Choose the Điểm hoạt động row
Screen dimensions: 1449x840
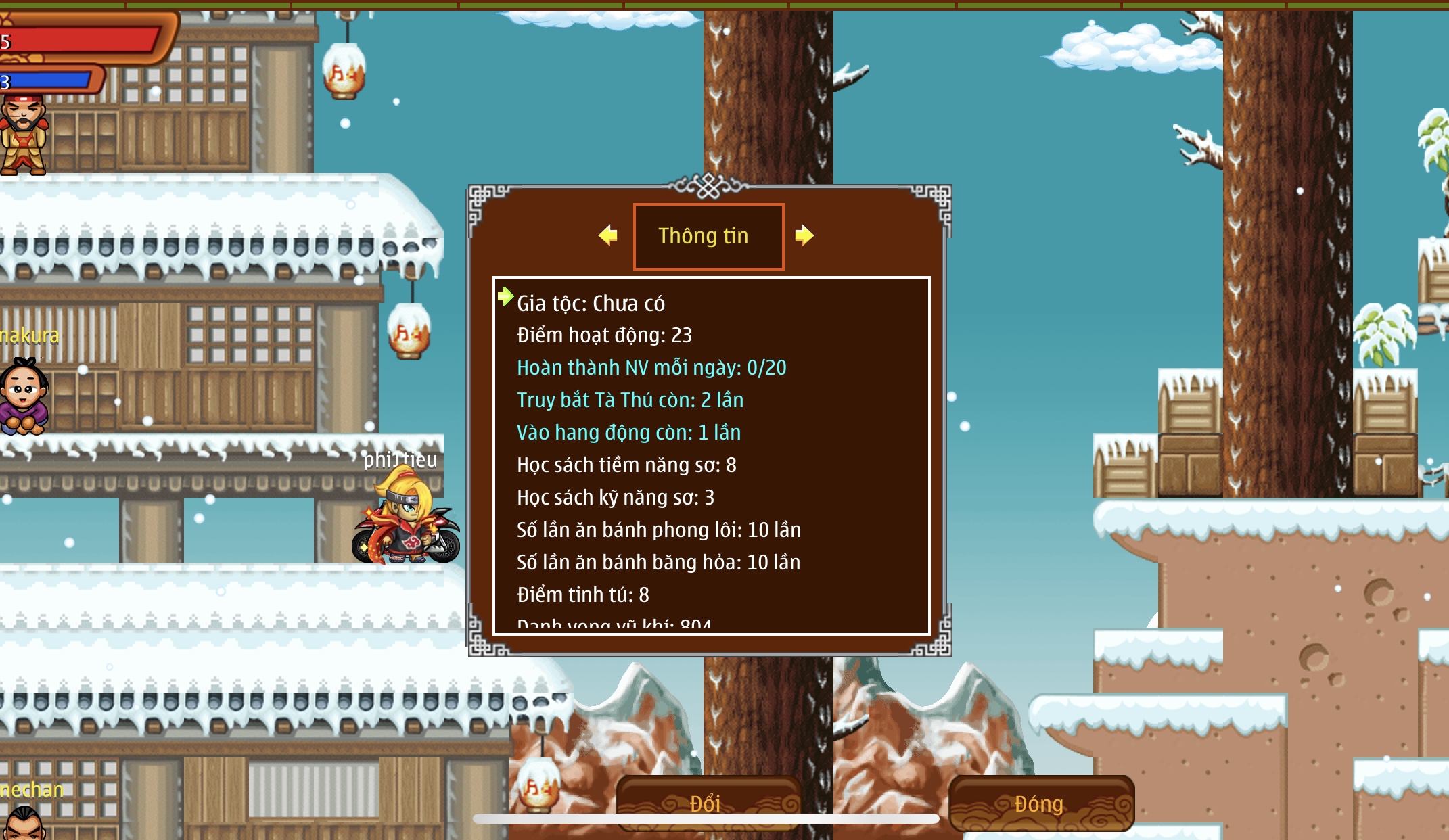604,335
